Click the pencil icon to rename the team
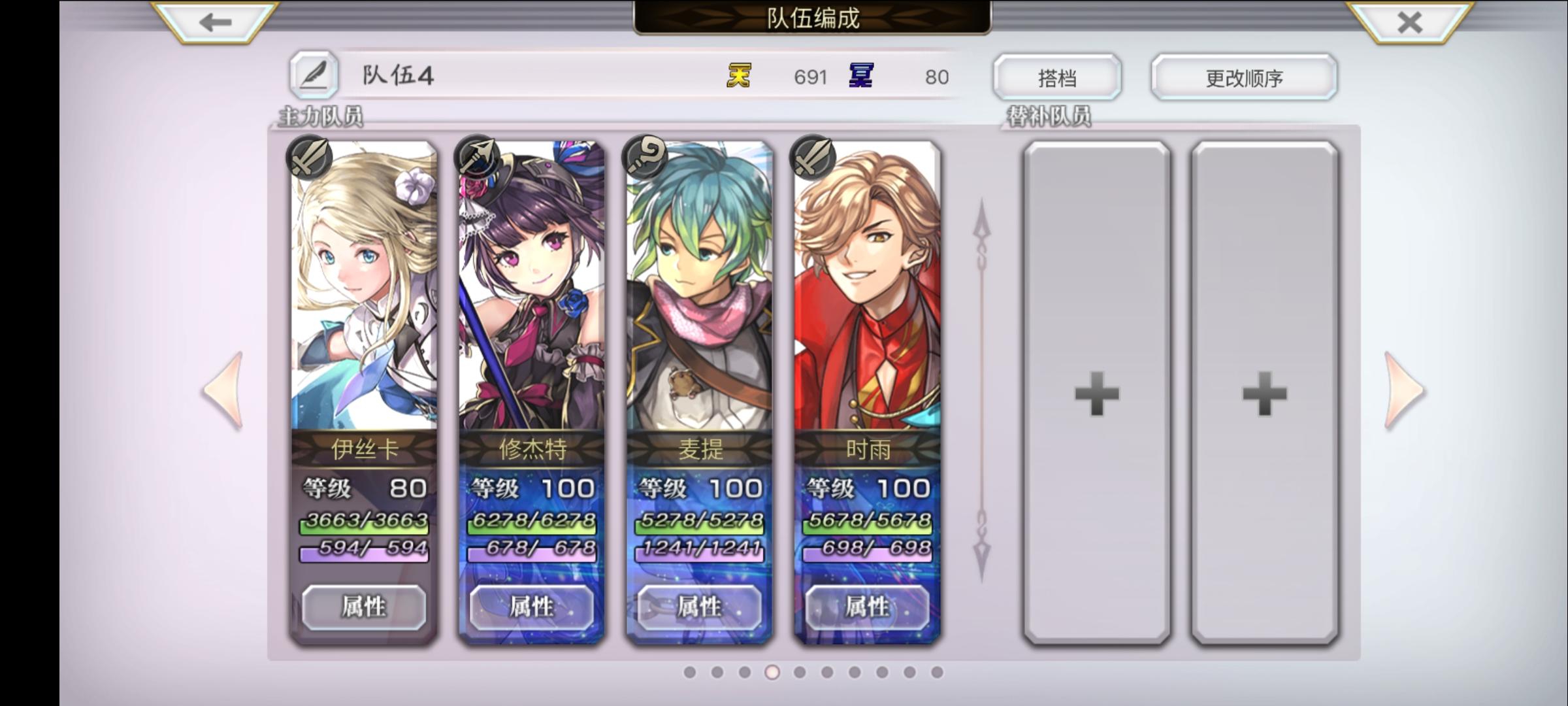 (316, 76)
